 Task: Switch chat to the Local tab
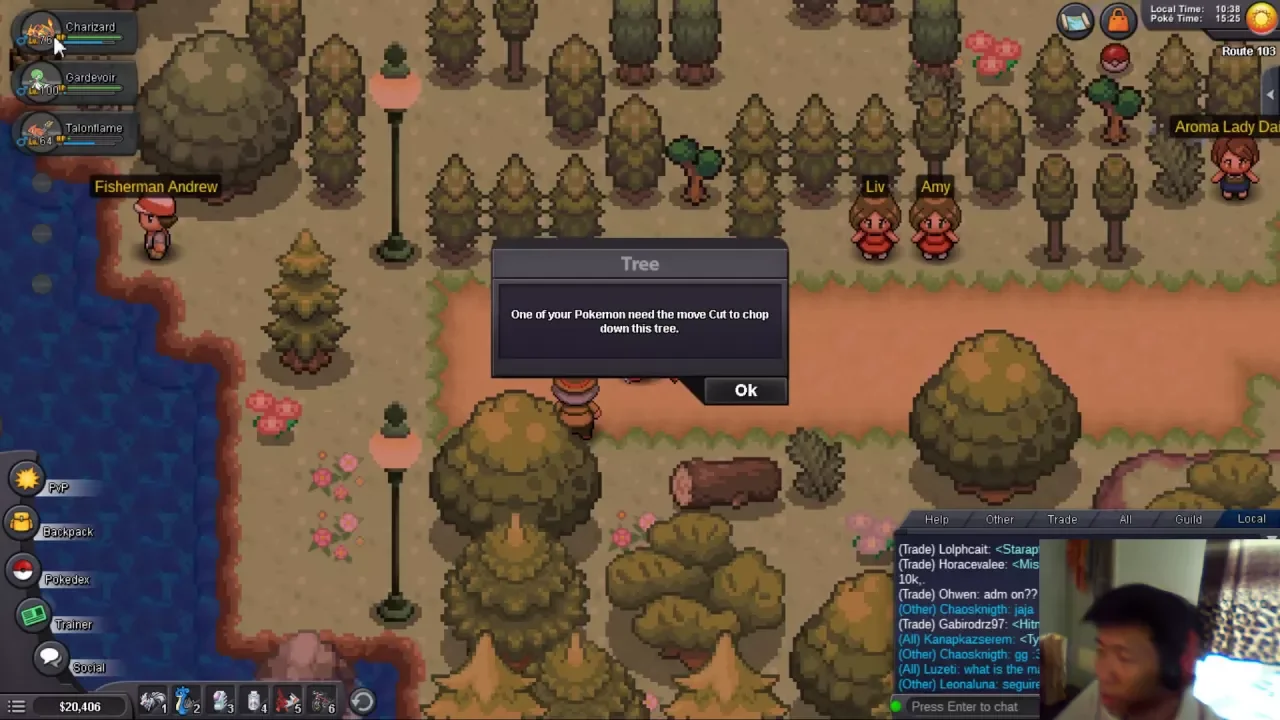point(1251,519)
